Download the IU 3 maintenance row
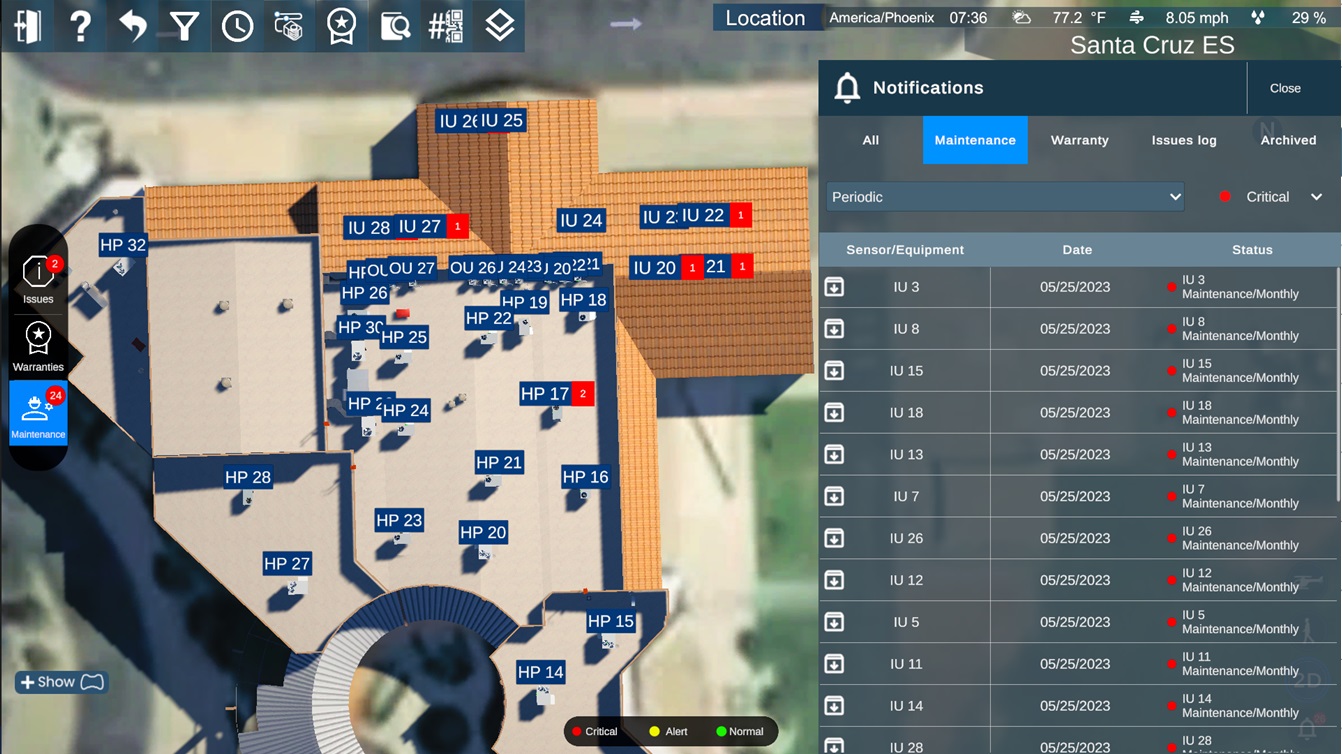The image size is (1342, 754). coord(834,287)
